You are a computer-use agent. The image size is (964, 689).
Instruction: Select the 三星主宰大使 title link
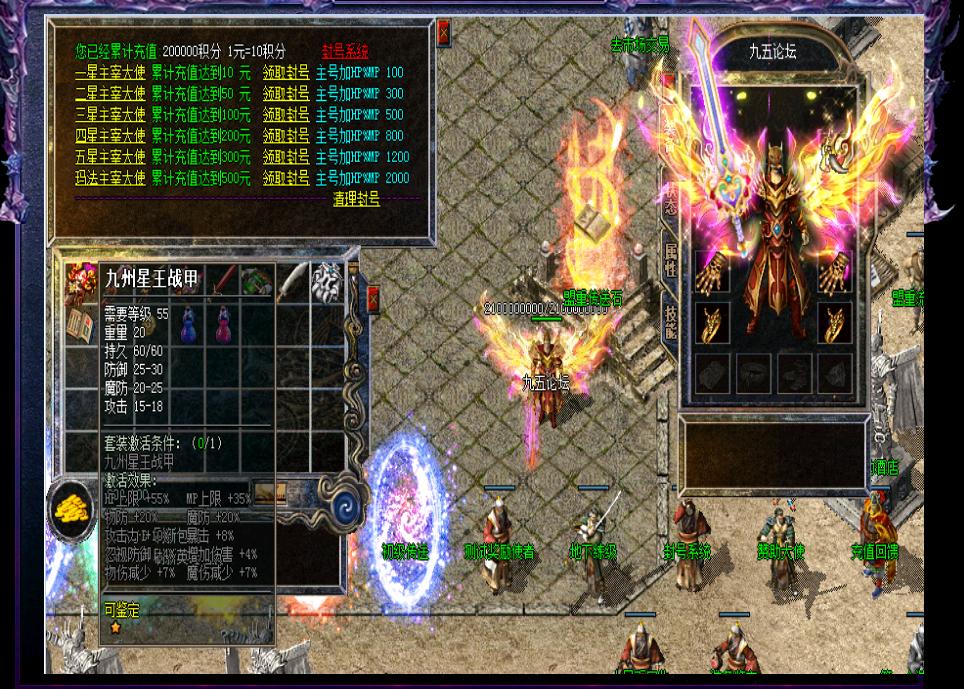tap(110, 115)
